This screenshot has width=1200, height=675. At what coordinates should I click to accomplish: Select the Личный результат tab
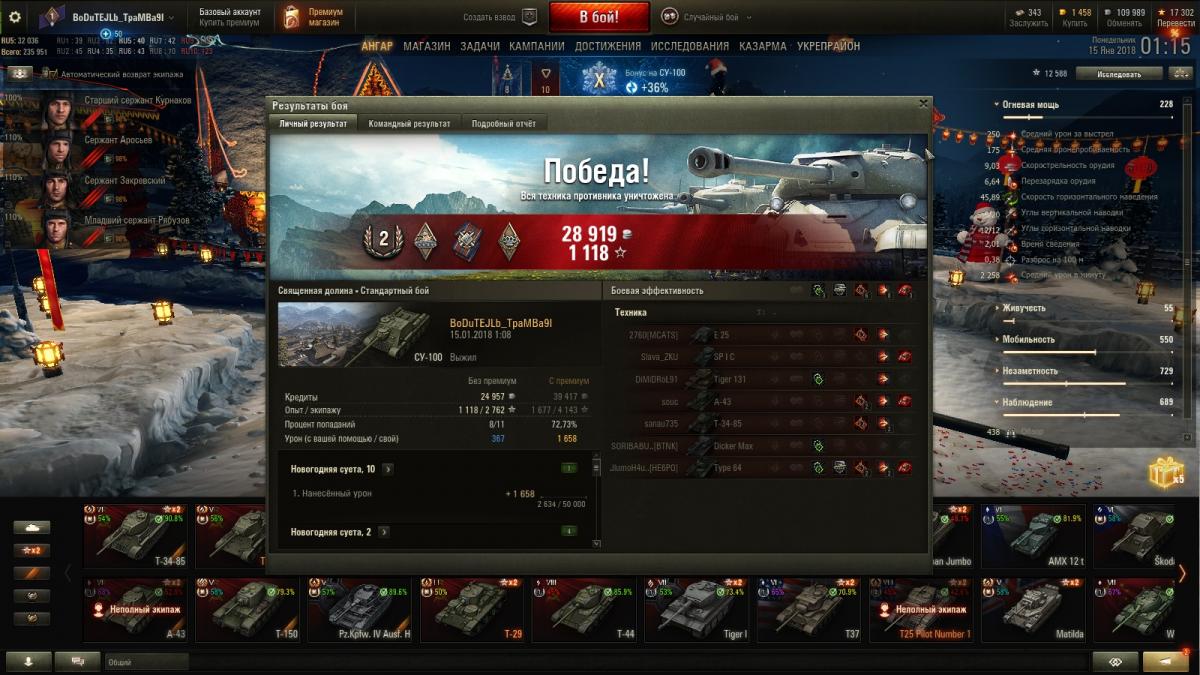[x=313, y=124]
